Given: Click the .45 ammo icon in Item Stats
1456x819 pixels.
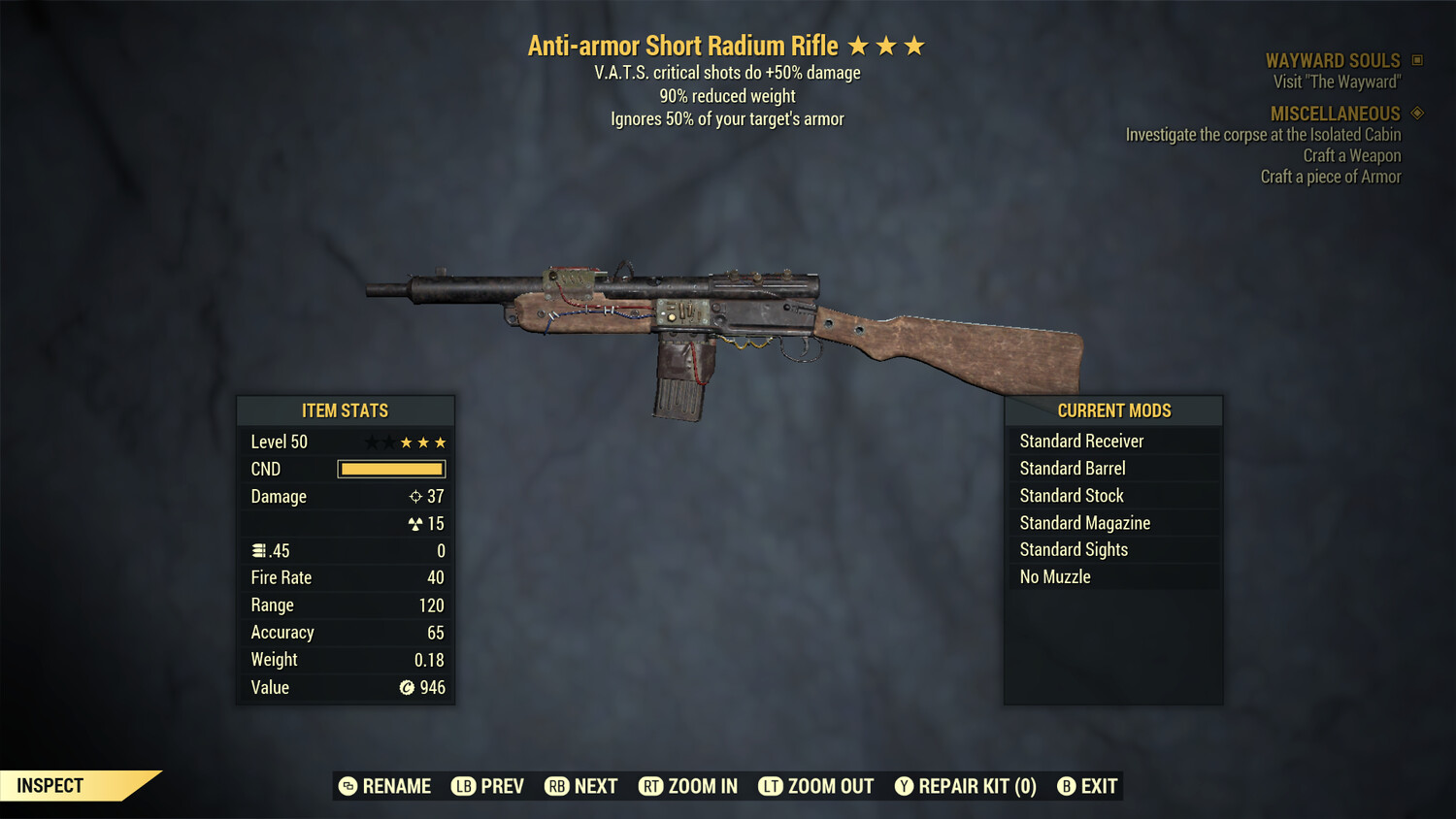Looking at the screenshot, I should coord(257,550).
